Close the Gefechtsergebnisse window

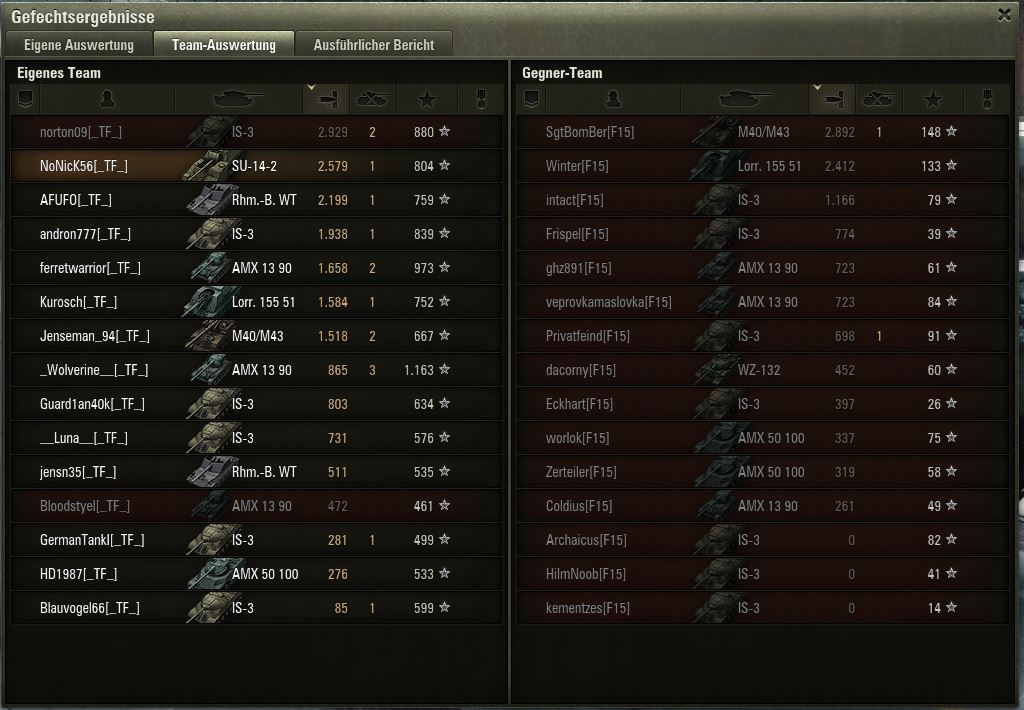click(x=1004, y=15)
